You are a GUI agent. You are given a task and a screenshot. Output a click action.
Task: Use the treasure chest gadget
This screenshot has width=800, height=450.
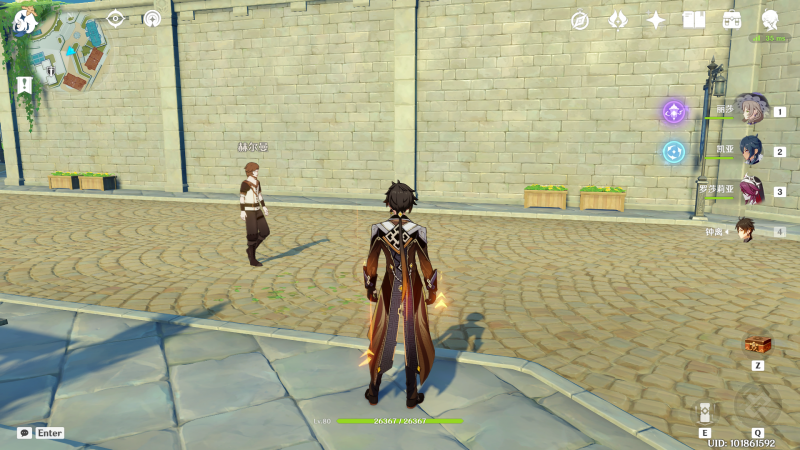click(758, 345)
